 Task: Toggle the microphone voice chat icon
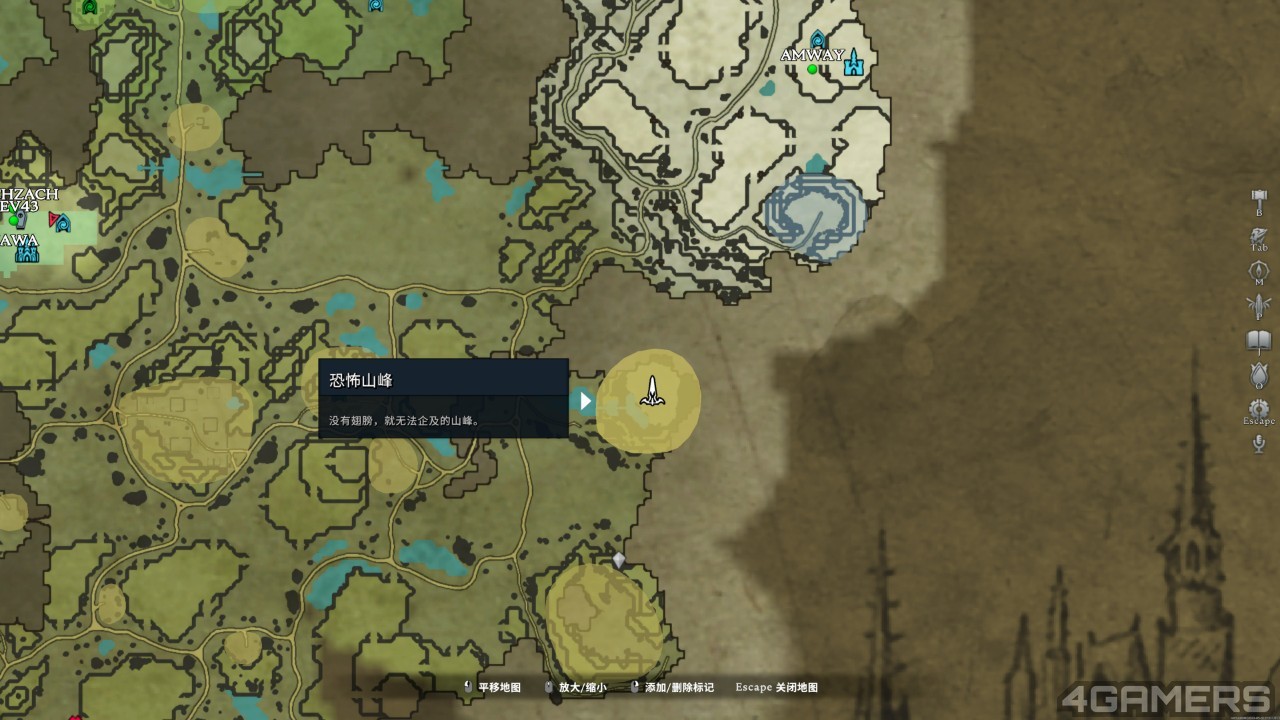(x=1259, y=443)
